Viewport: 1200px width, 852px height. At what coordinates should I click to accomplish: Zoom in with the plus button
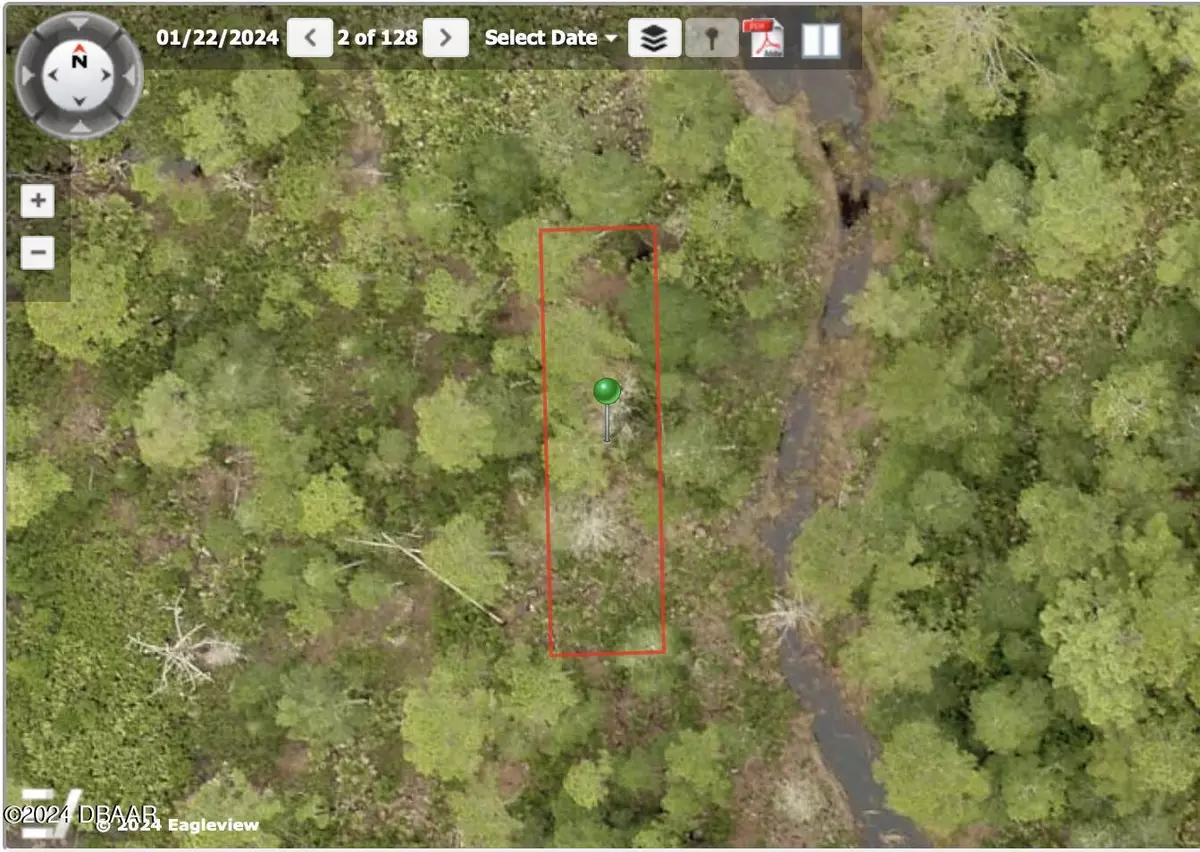coord(38,201)
